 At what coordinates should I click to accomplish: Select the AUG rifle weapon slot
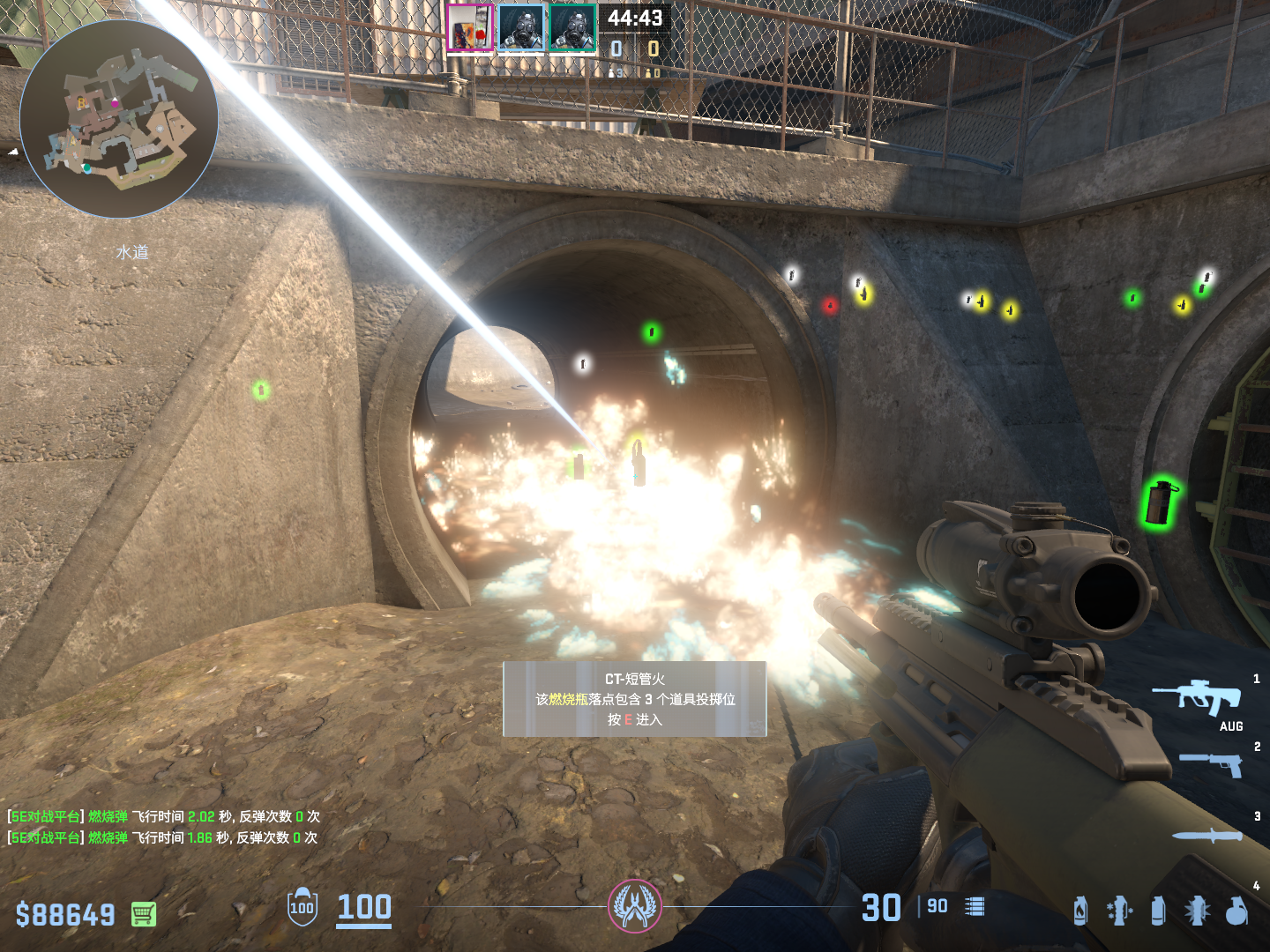click(x=1199, y=697)
